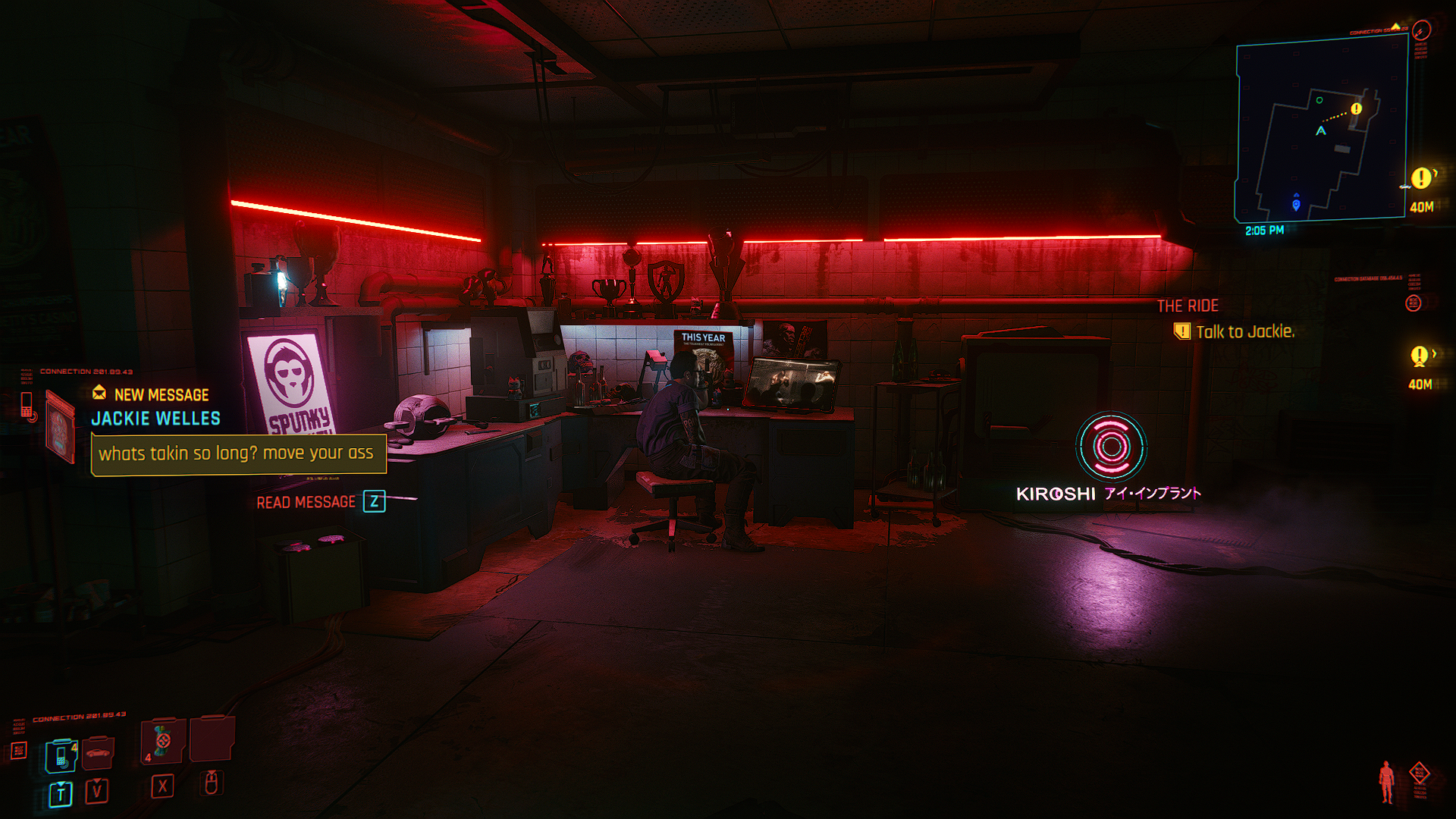Click the envelope icon beside New Message
Image resolution: width=1456 pixels, height=819 pixels.
(99, 393)
